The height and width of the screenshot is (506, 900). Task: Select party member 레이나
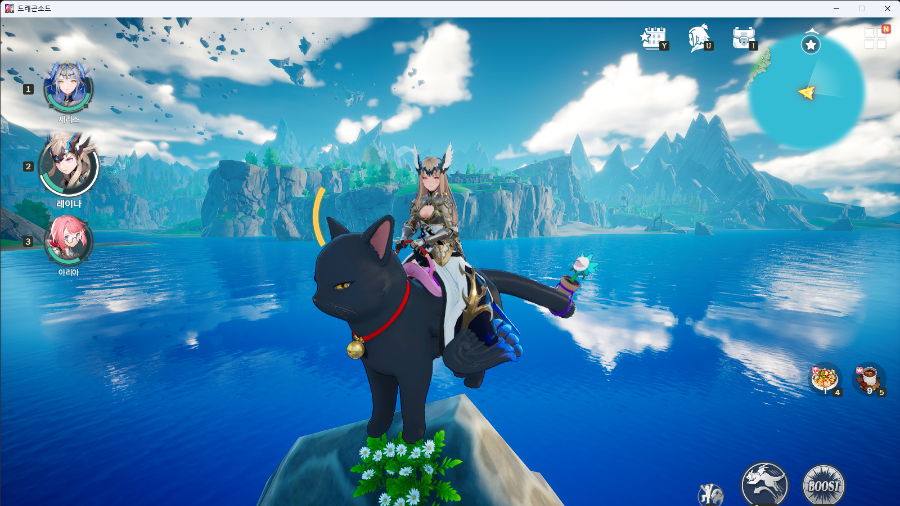69,168
